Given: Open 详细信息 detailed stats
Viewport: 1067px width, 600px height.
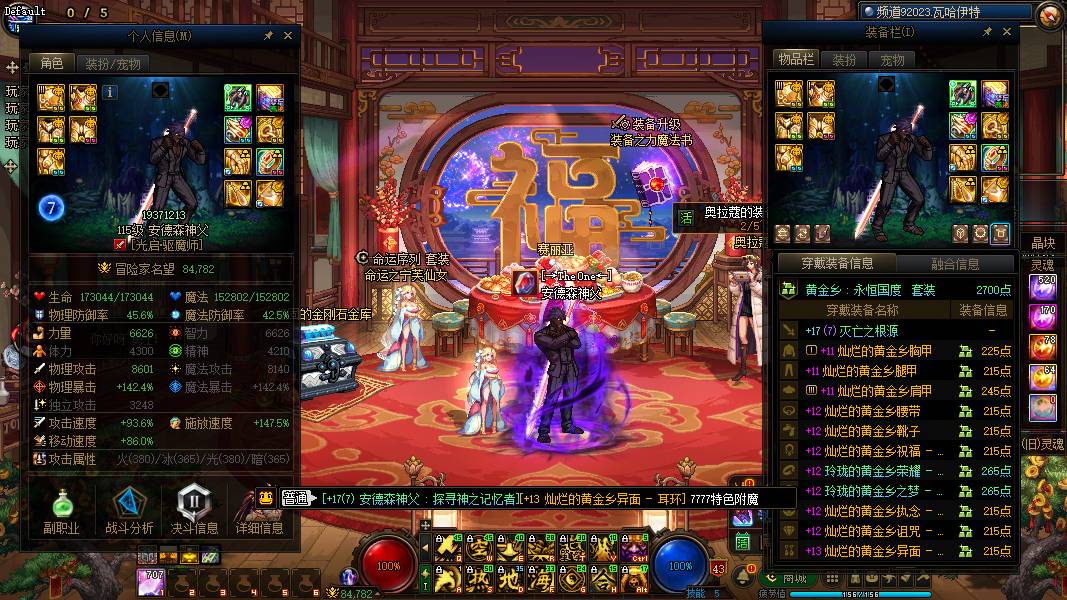Looking at the screenshot, I should [x=259, y=508].
